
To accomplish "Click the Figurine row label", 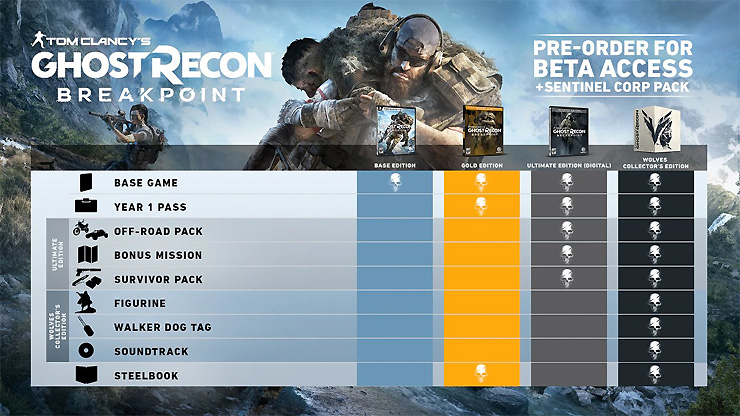I will 140,303.
